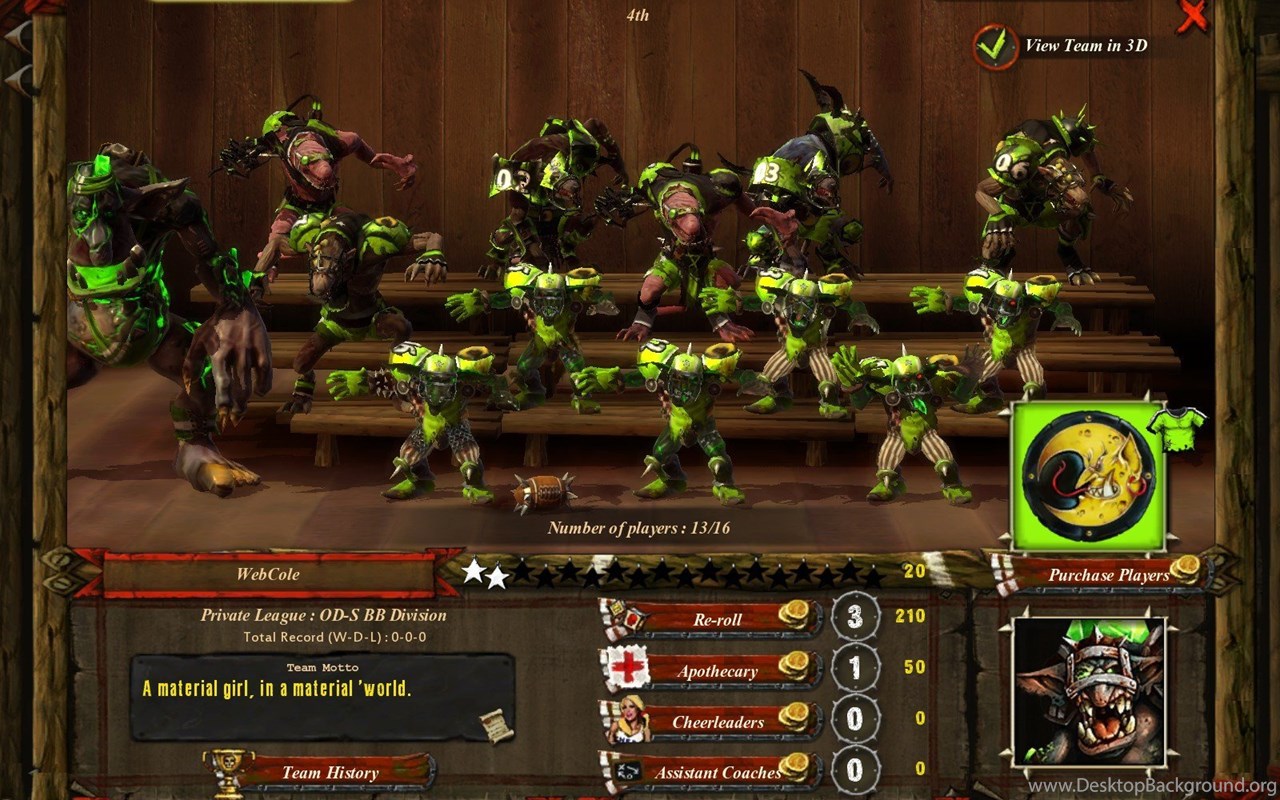
Task: Select the WebCole team name banner
Action: (268, 574)
